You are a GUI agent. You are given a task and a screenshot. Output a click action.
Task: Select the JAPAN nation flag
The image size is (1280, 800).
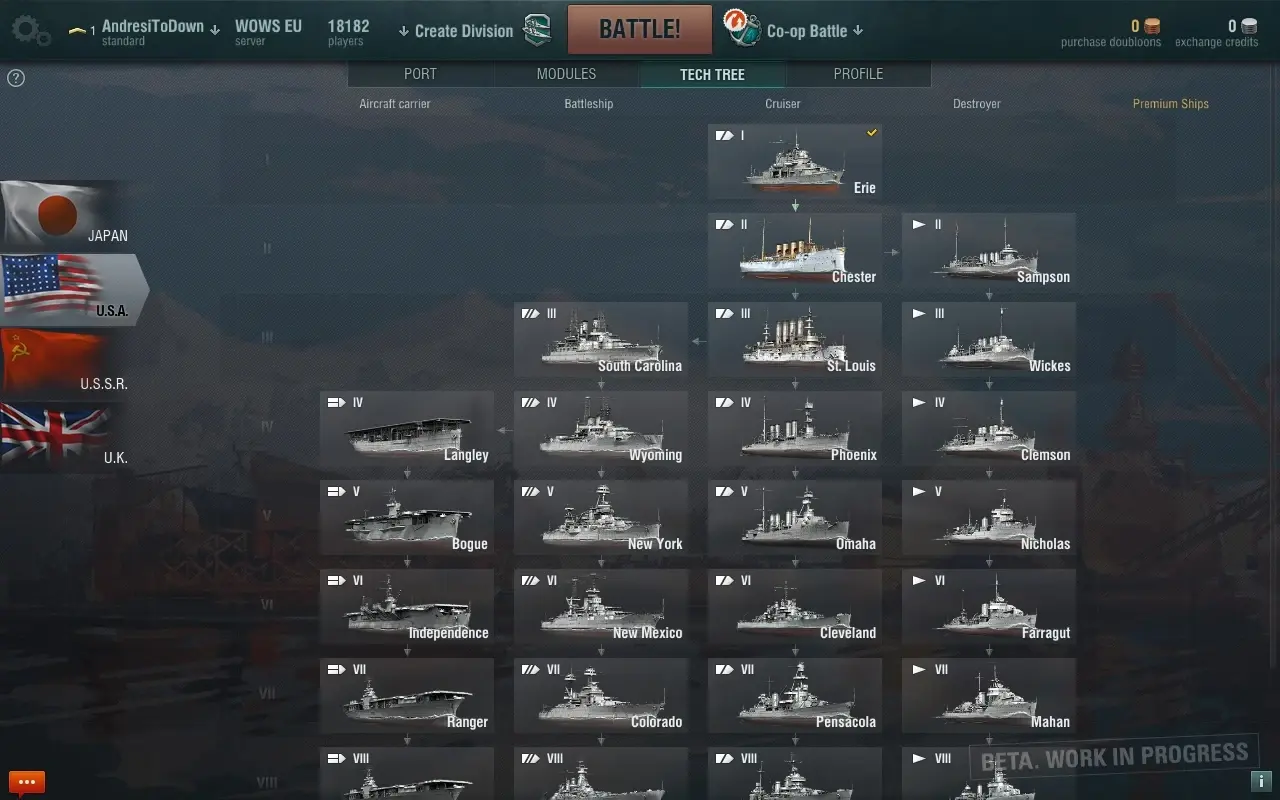tap(55, 215)
